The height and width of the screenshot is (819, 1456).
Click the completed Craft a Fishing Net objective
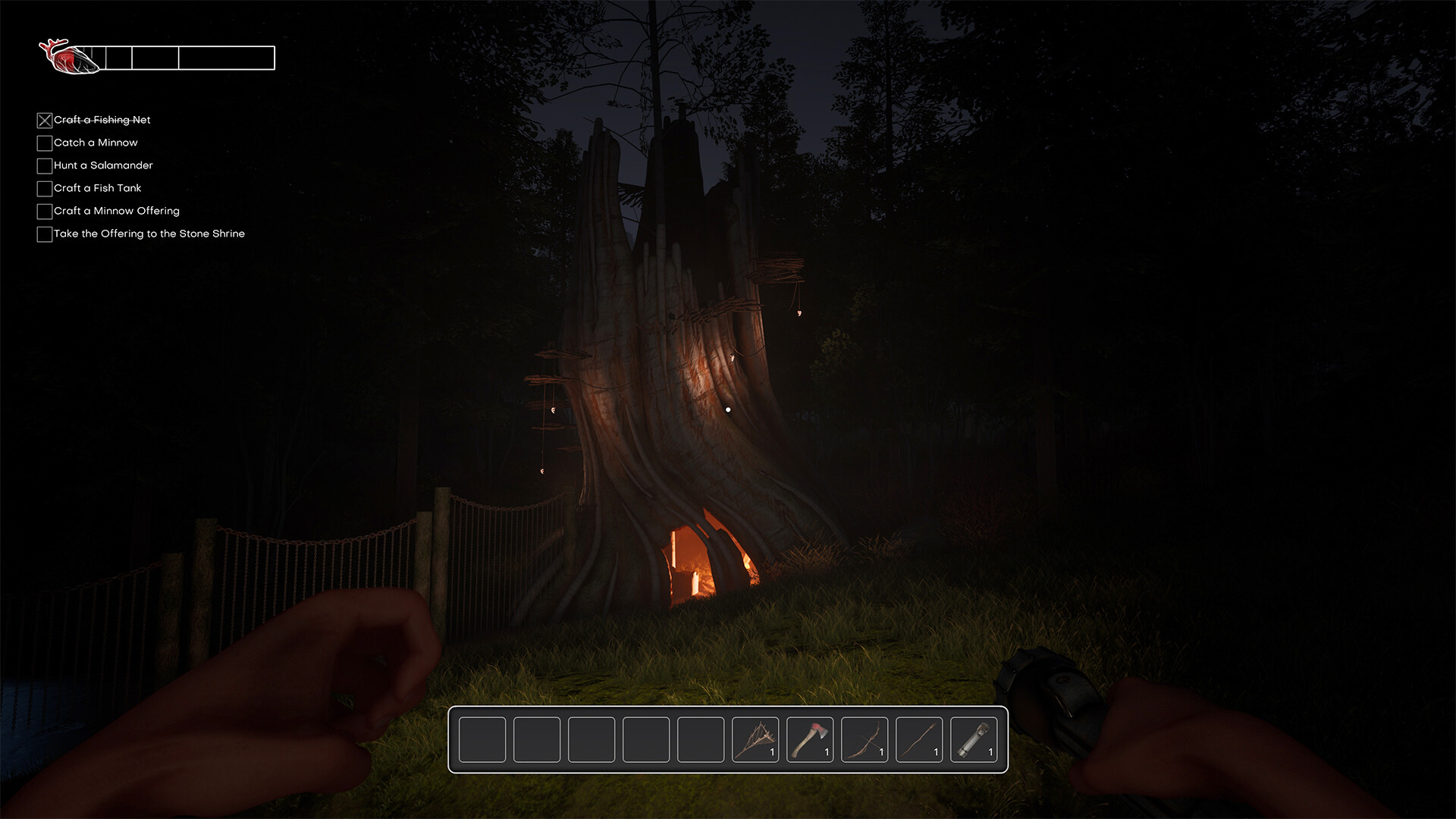pos(102,120)
